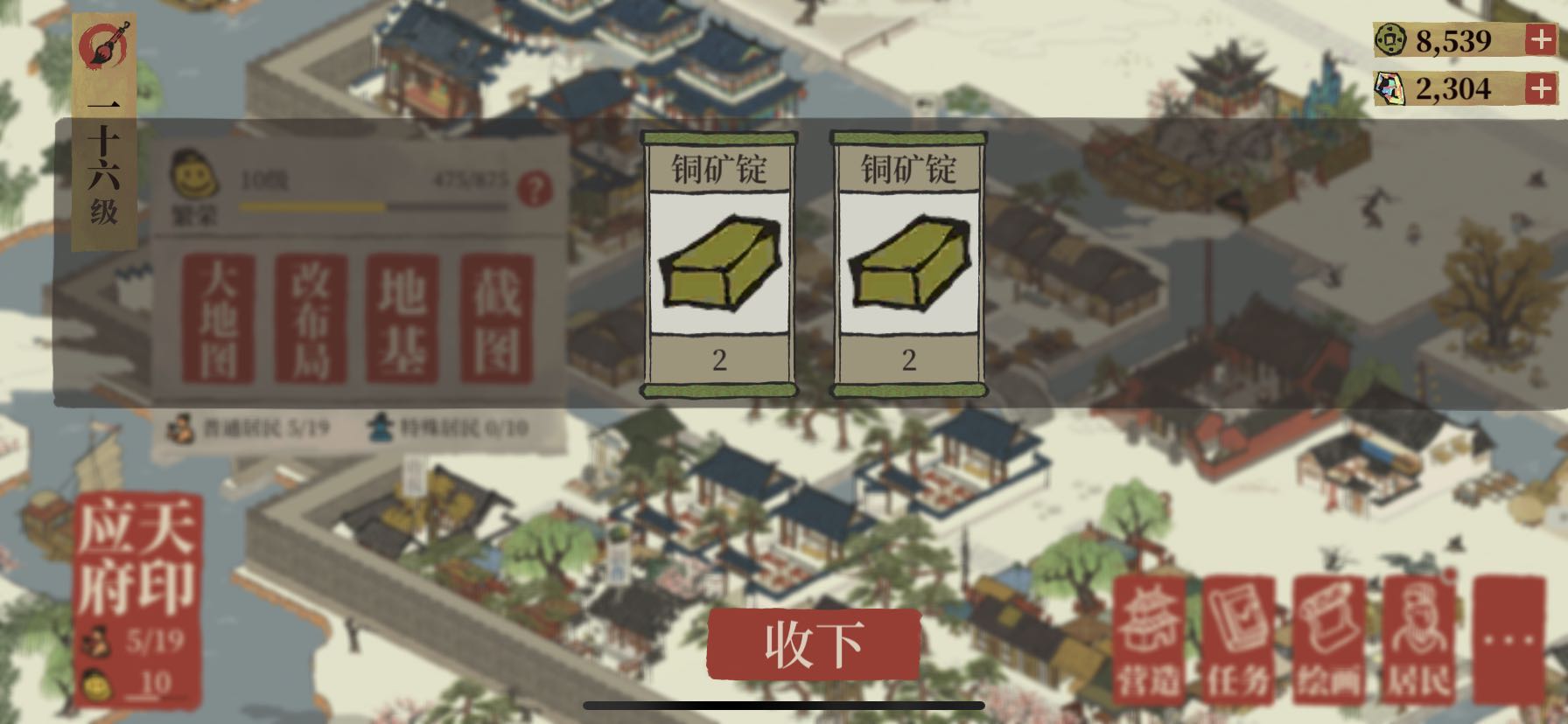
Task: Click the instrument icon in top left corner
Action: coord(103,44)
